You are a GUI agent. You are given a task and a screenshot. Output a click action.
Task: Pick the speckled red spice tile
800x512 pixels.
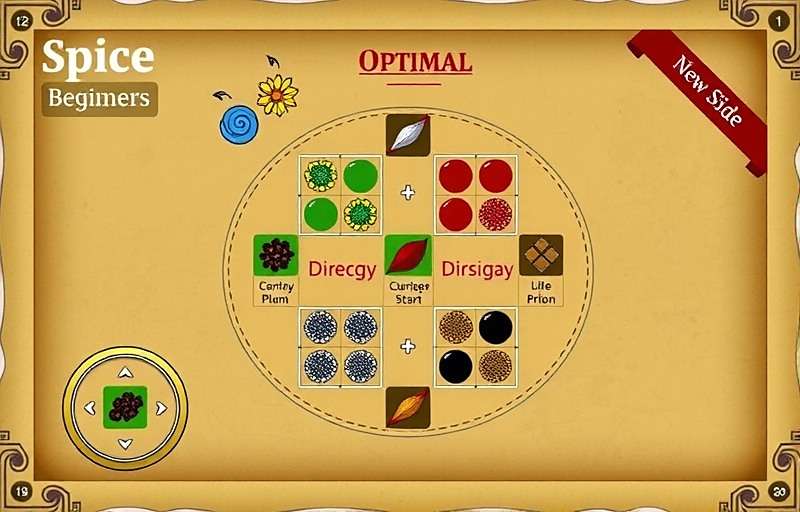[x=495, y=214]
